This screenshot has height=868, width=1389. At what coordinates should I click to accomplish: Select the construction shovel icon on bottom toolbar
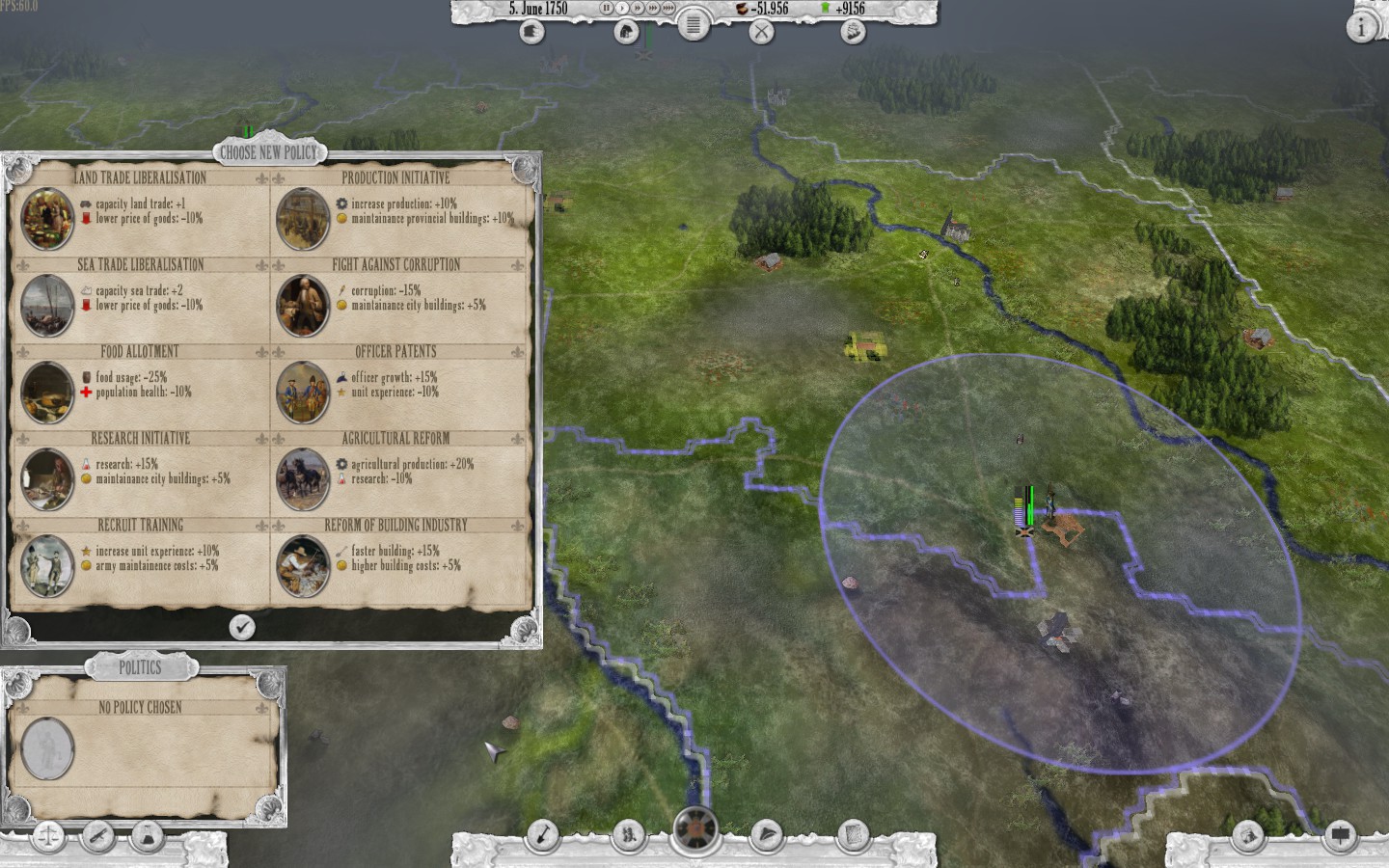click(x=544, y=835)
